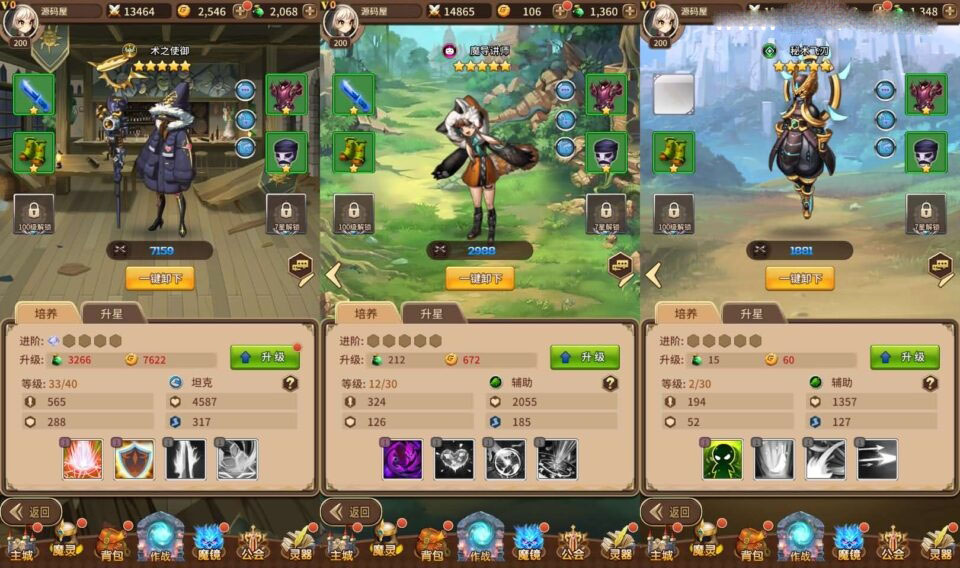Click 升级 for the level 12/30 hero
This screenshot has height=568, width=960.
pyautogui.click(x=585, y=357)
